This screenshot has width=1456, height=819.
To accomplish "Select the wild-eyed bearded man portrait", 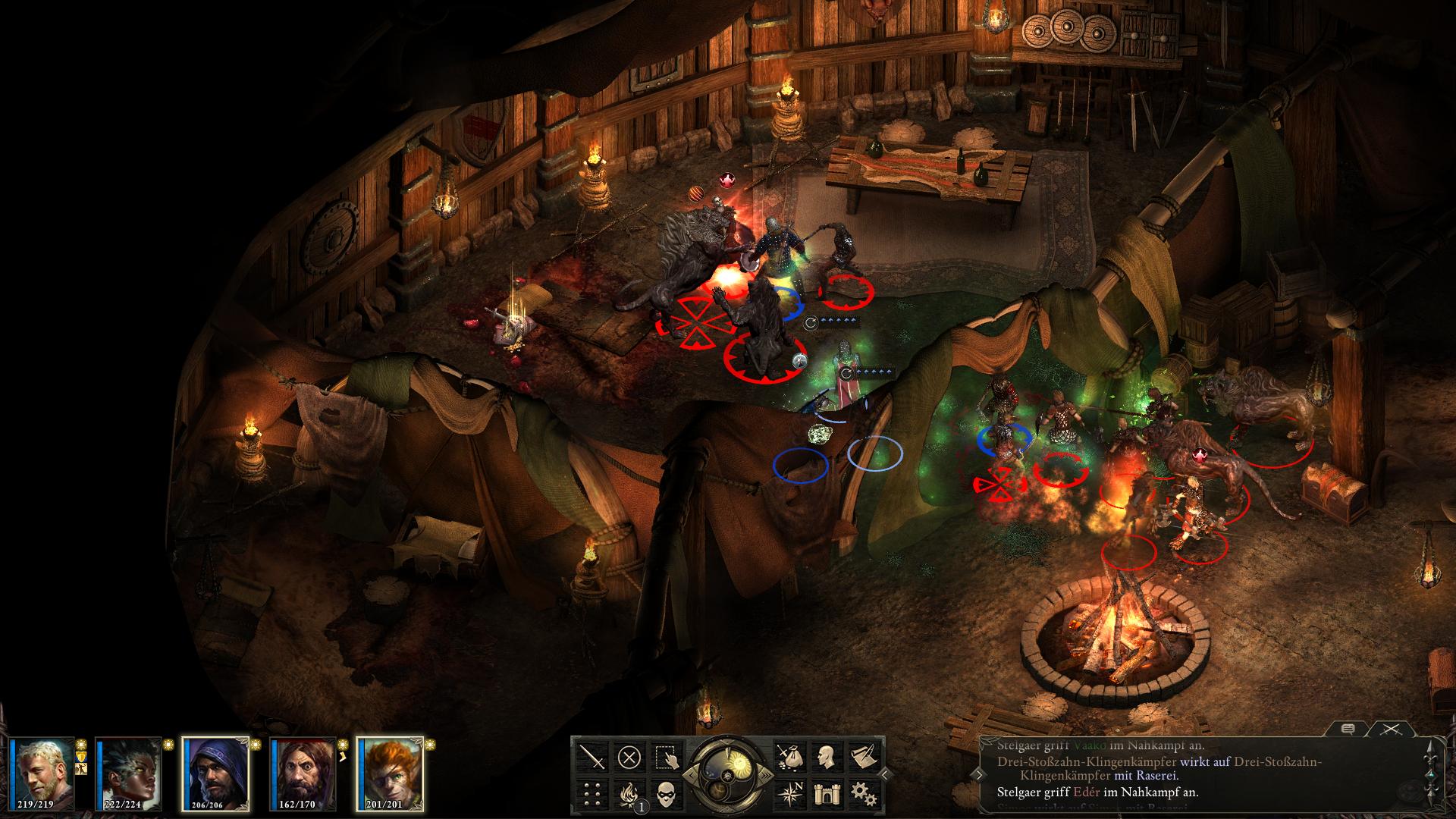I will [x=303, y=773].
